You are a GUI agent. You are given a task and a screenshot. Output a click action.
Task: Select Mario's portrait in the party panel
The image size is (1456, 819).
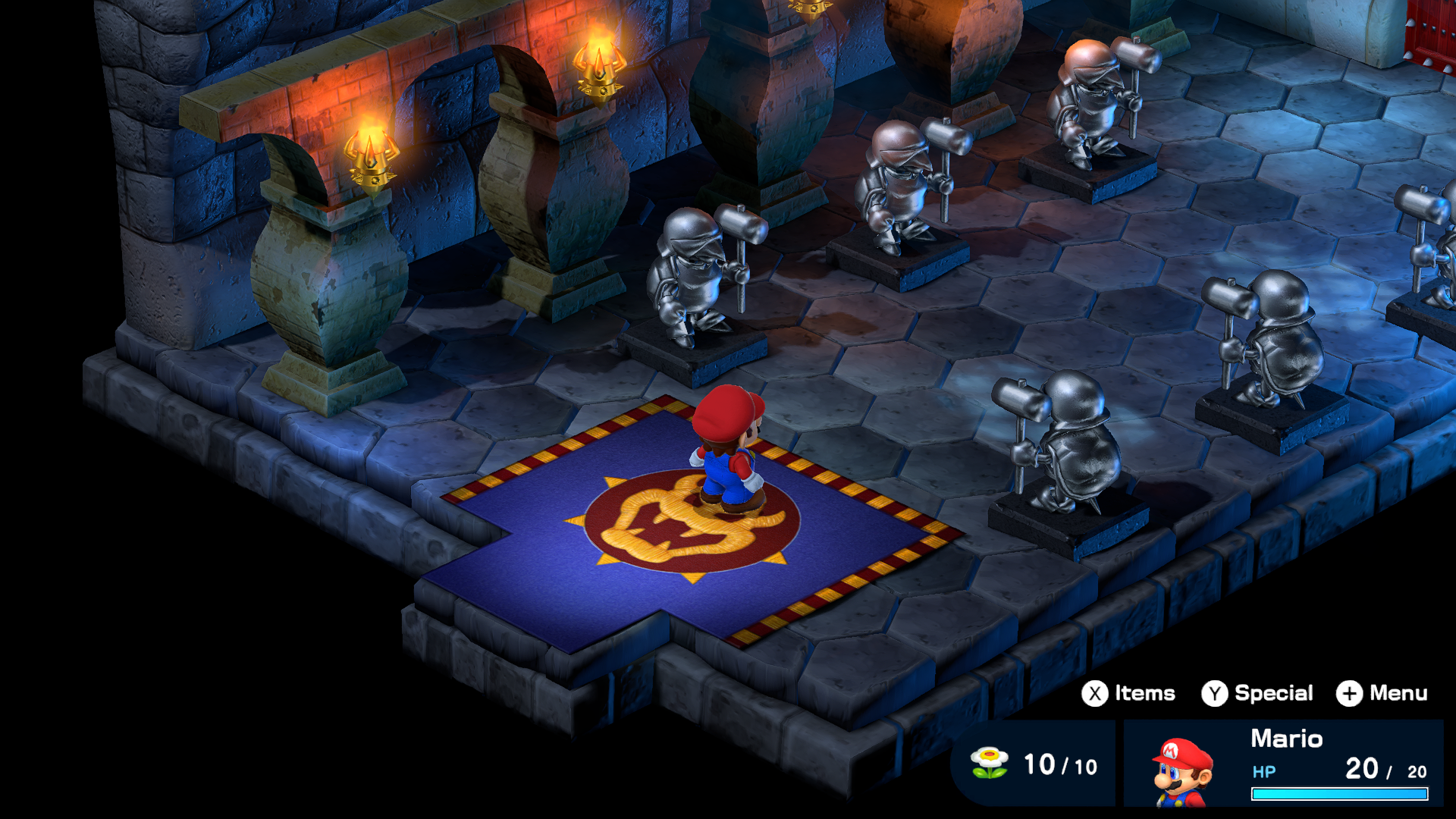tap(1181, 771)
